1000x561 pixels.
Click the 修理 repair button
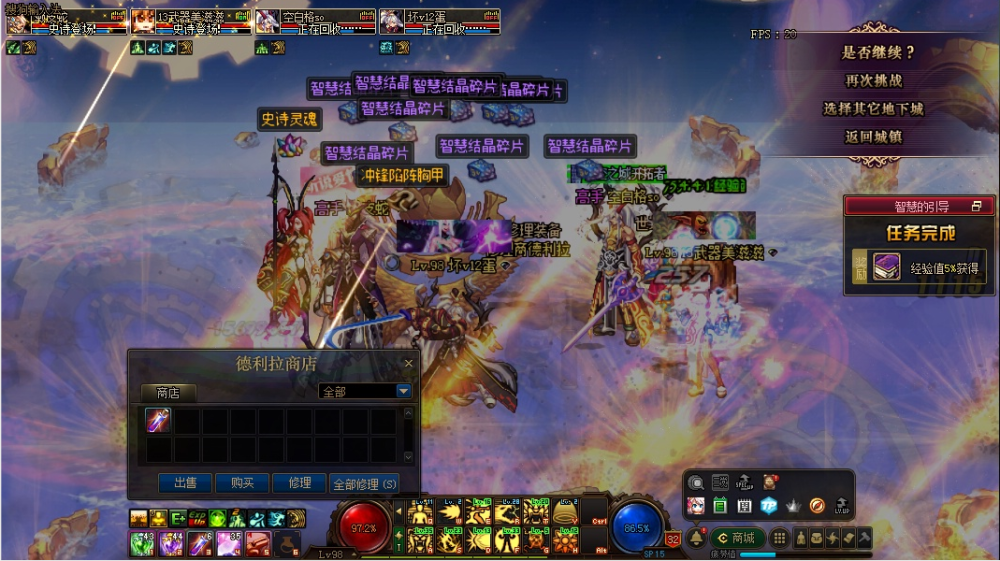click(x=299, y=483)
